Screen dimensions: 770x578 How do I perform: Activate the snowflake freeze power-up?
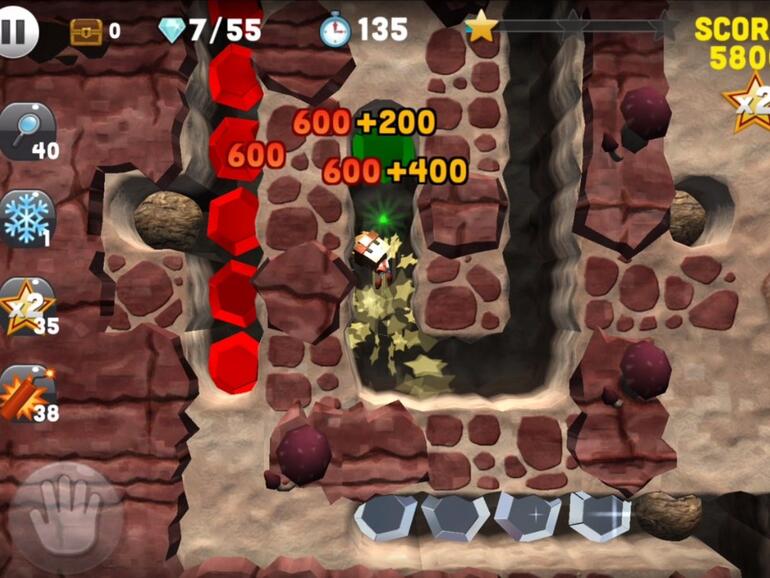click(x=27, y=218)
